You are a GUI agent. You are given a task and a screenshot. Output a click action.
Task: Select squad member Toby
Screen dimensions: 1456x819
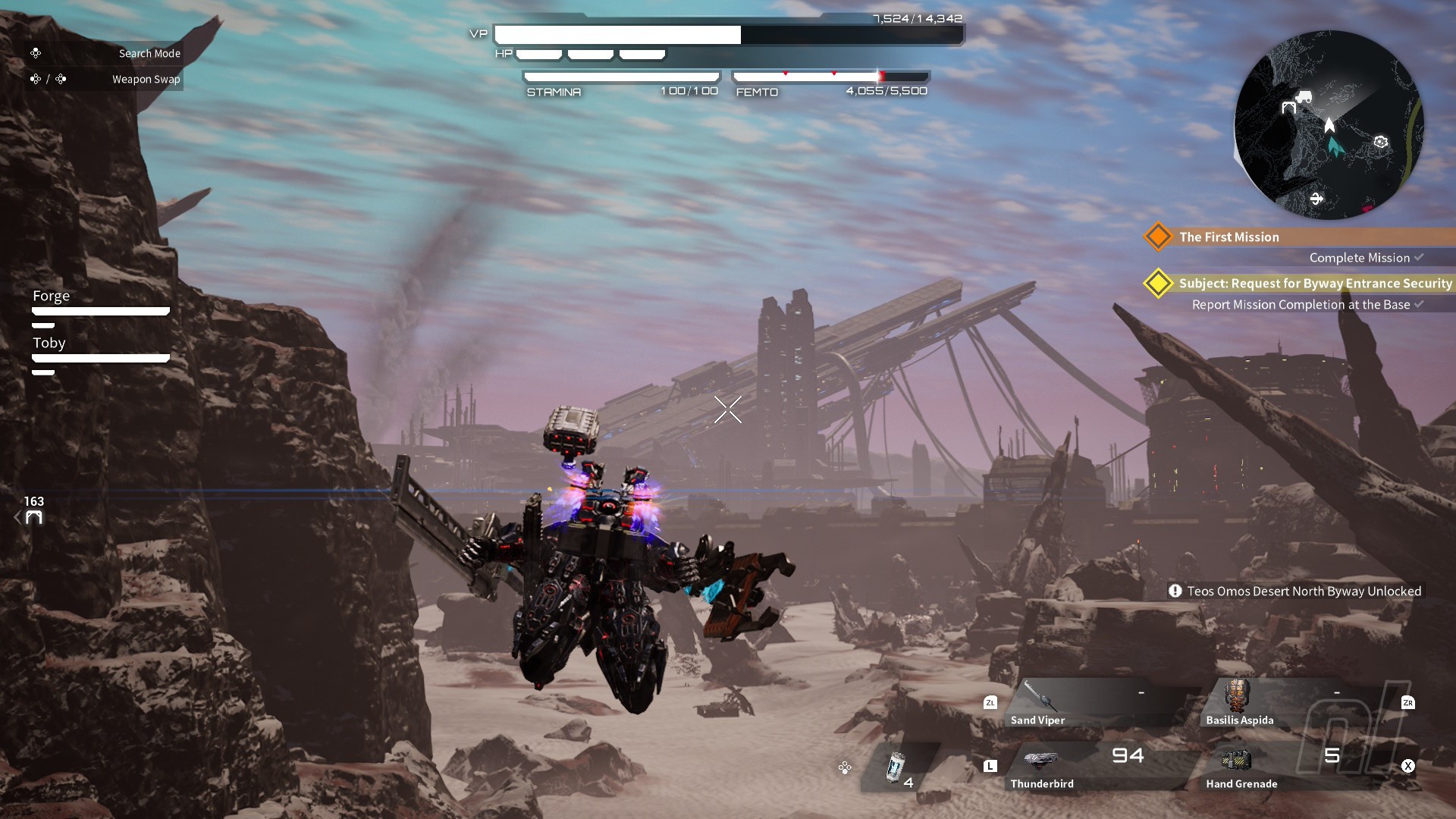(x=49, y=343)
